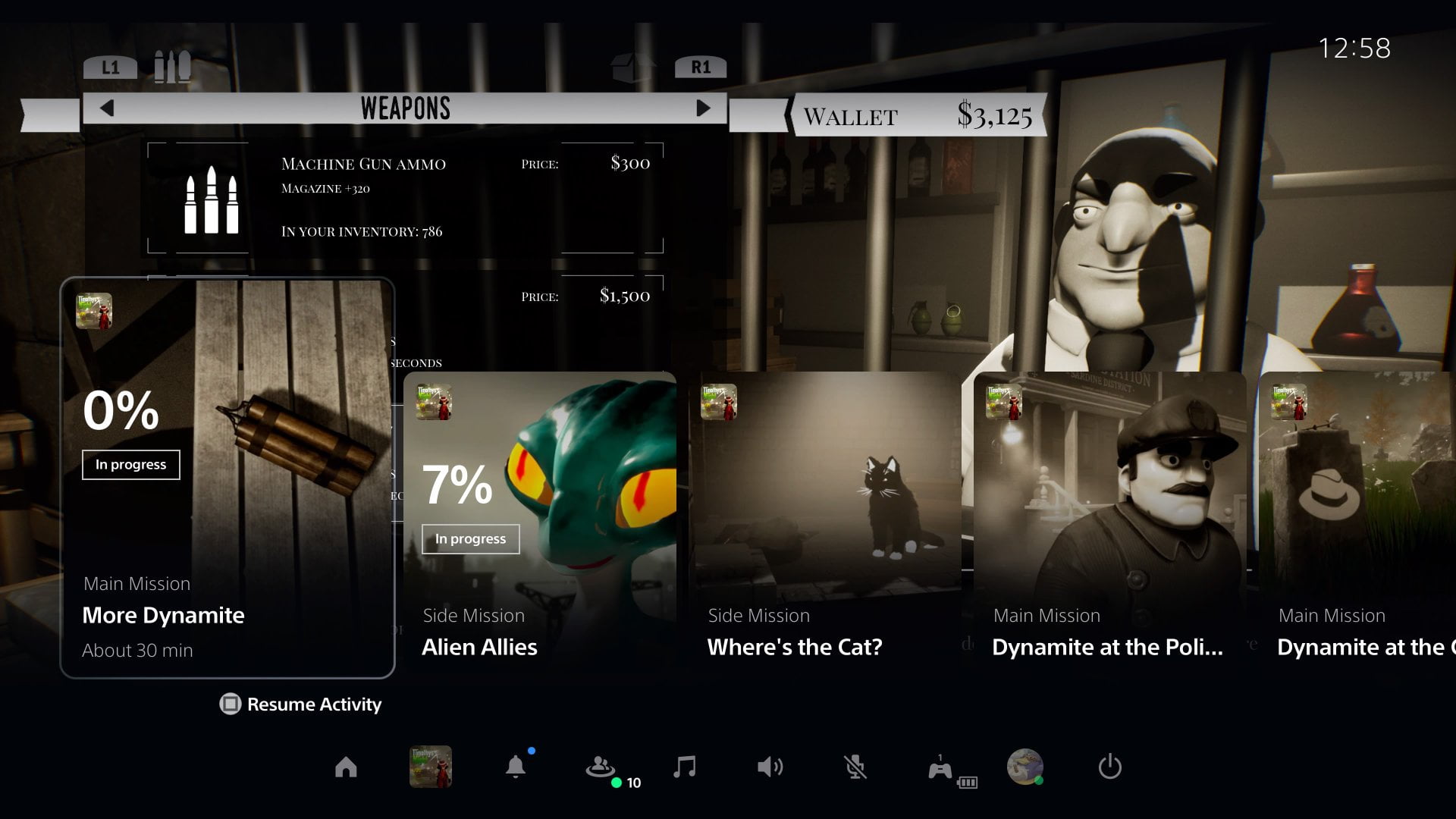Open the controller accessories icon
1456x819 pixels.
click(940, 769)
